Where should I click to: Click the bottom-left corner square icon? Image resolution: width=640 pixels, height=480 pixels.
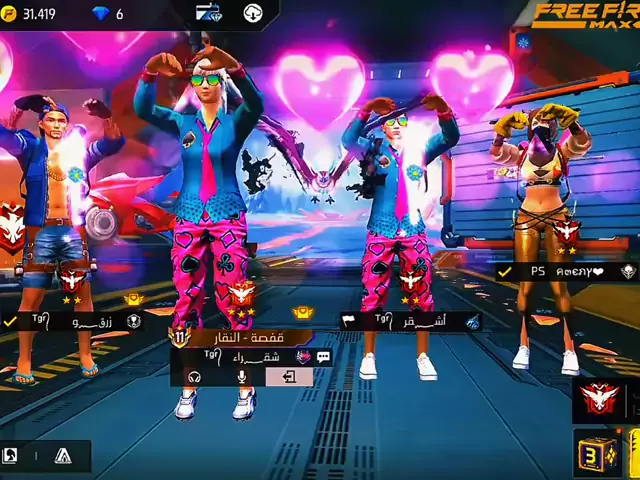pos(11,456)
